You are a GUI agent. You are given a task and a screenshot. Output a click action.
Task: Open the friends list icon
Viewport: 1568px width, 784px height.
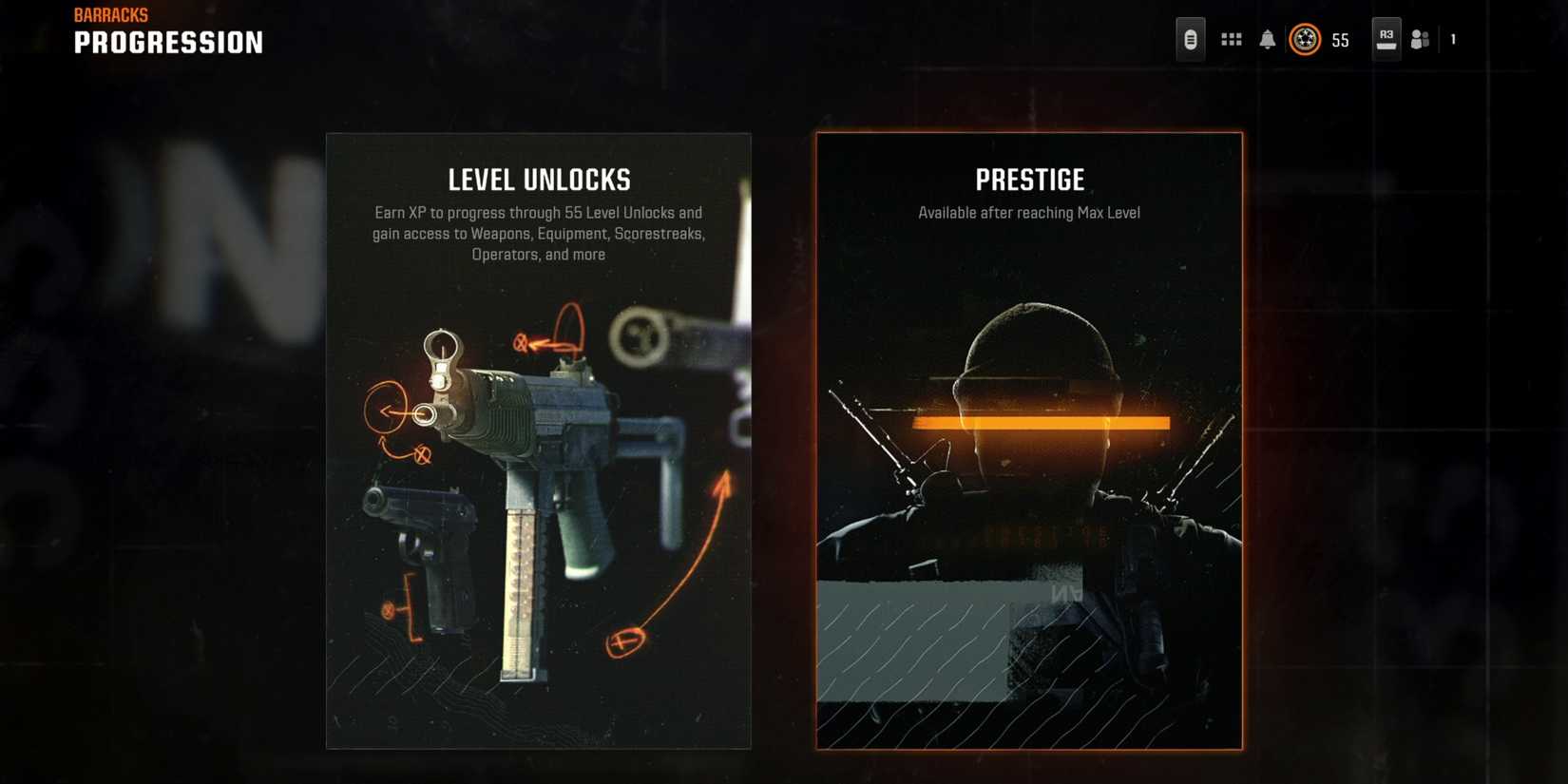(x=1421, y=39)
